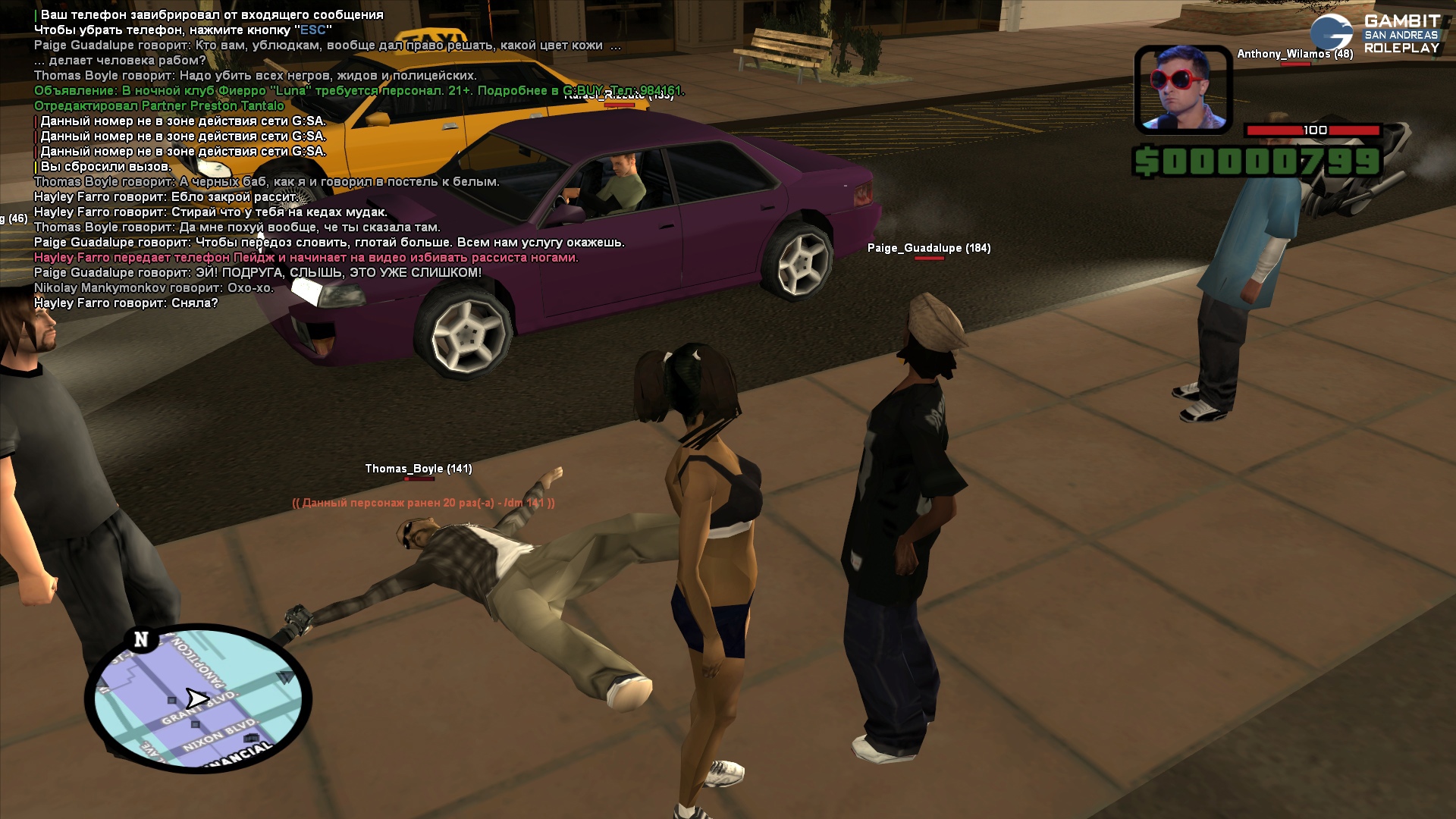Click the HUD portrait with red sunglasses

point(1182,89)
